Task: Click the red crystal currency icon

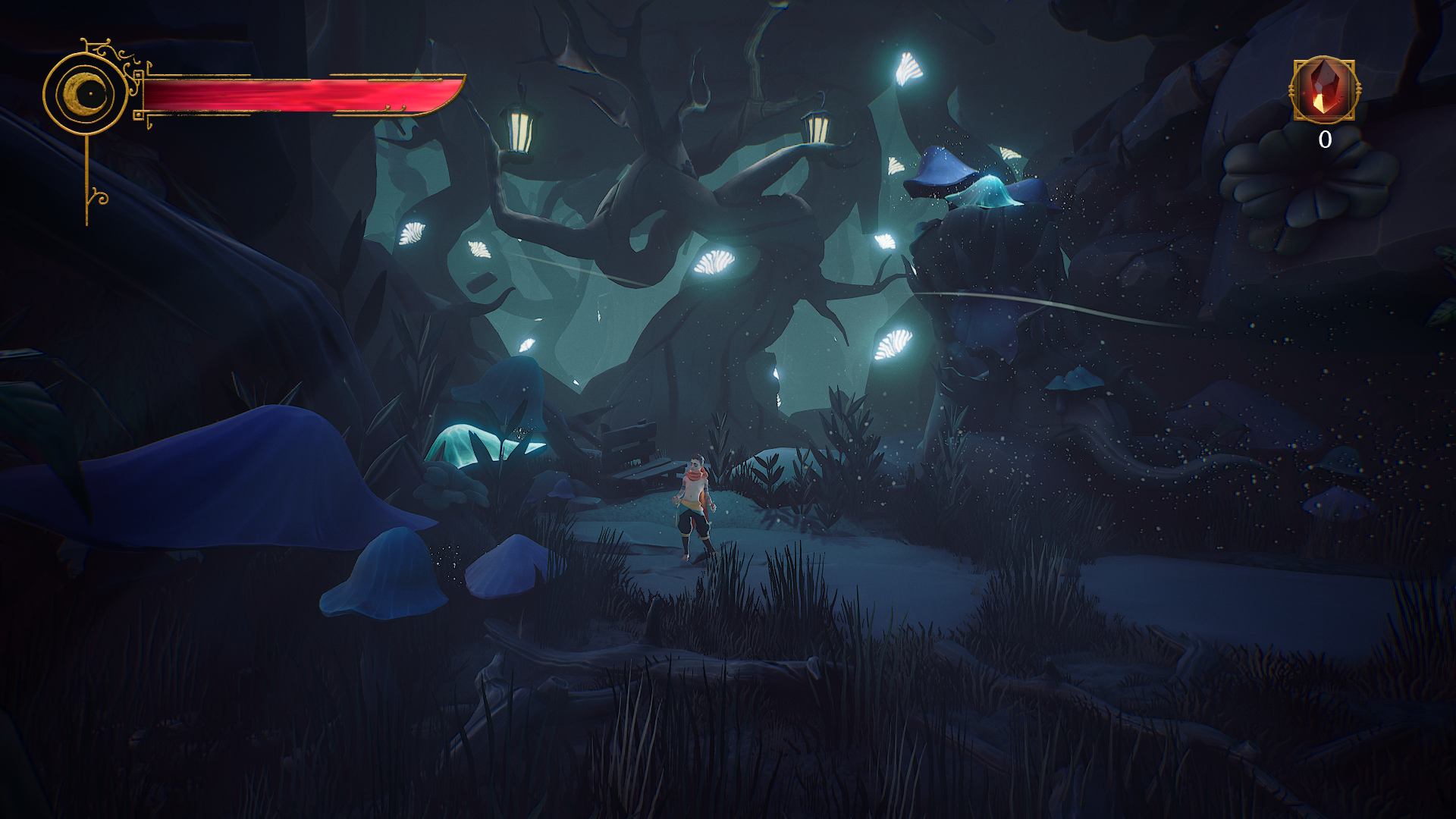Action: tap(1323, 89)
